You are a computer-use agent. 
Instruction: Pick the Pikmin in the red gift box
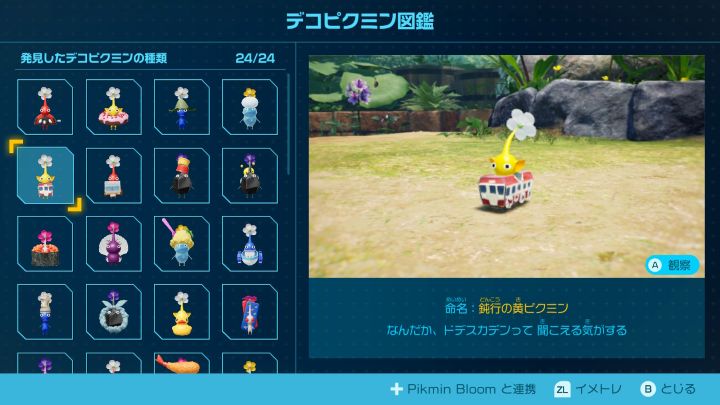click(249, 312)
